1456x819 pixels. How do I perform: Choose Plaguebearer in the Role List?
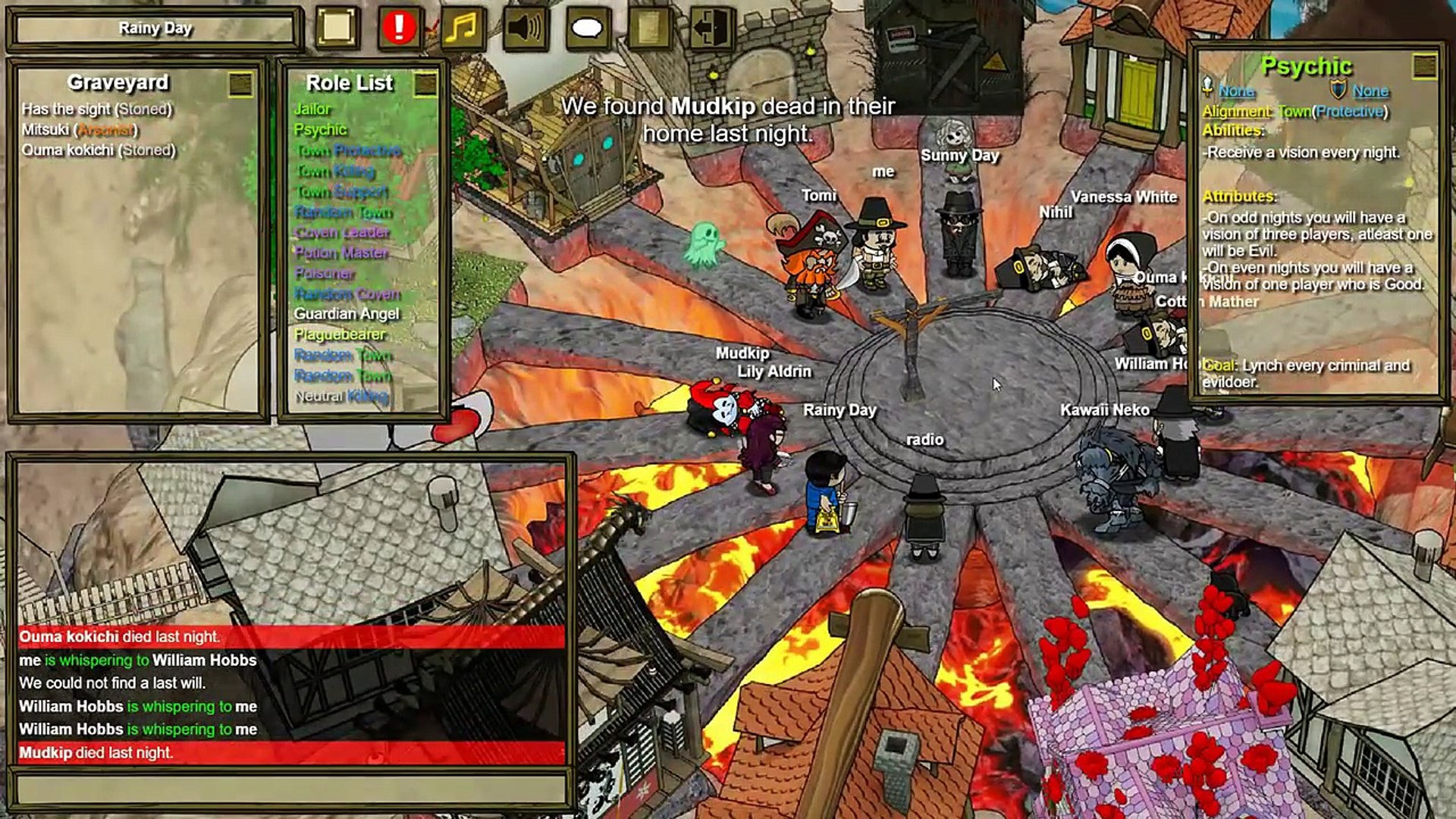point(340,334)
